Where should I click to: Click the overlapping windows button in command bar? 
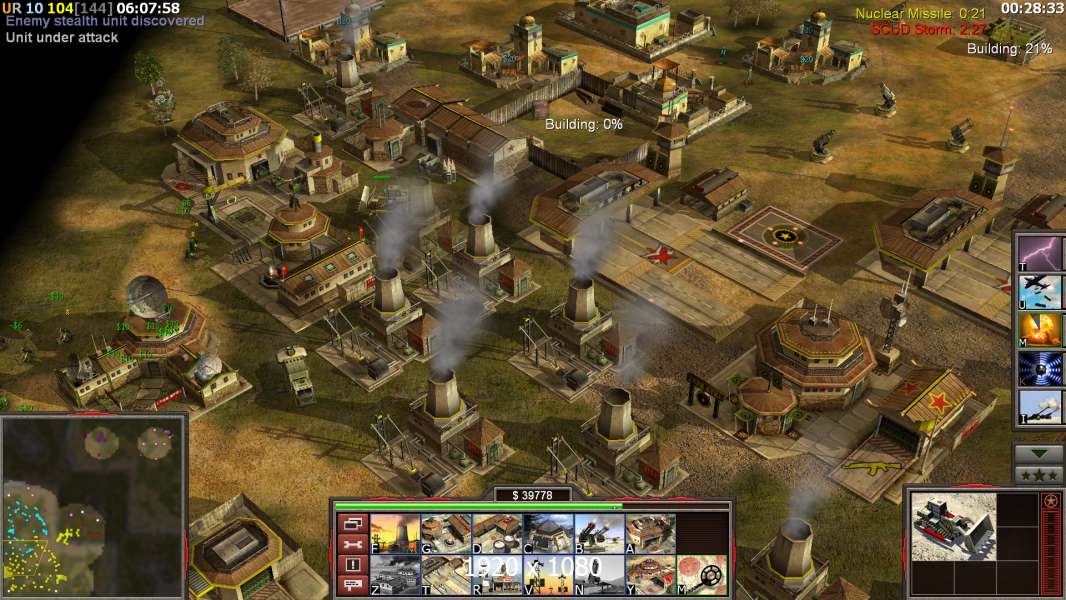coord(351,524)
